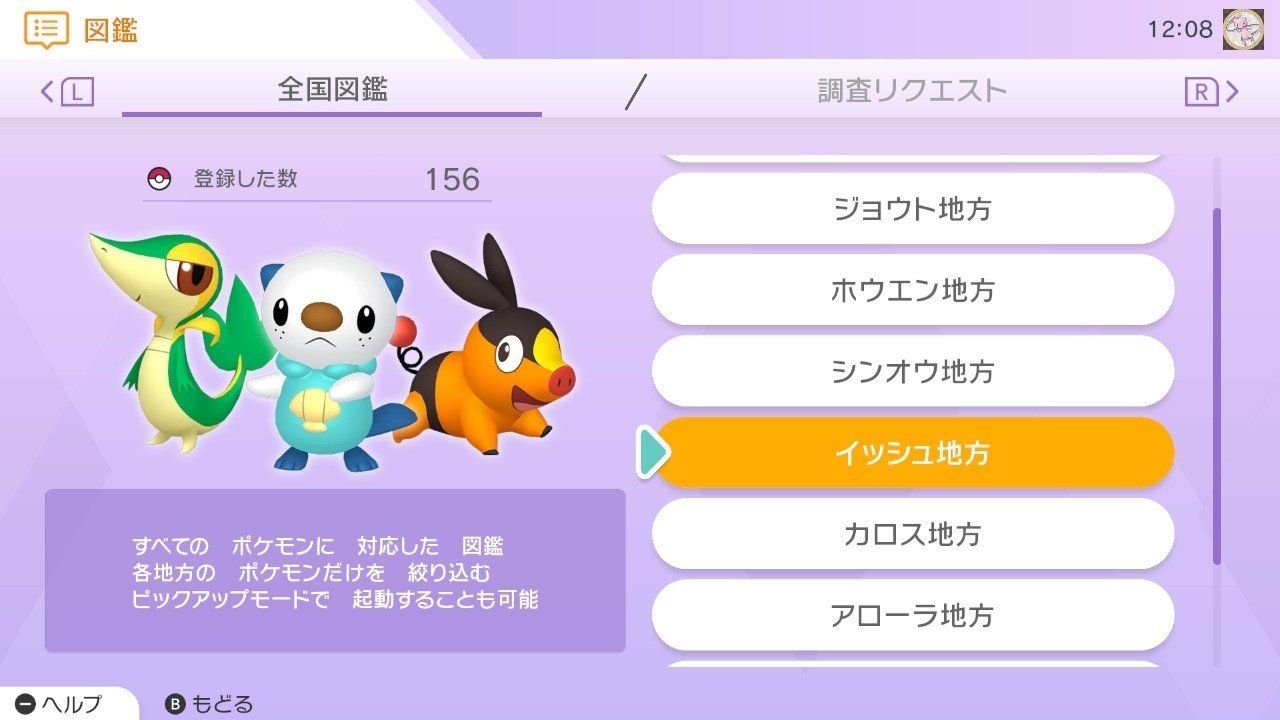The height and width of the screenshot is (720, 1280).
Task: Select the シンオウ地方 region
Action: pos(913,371)
